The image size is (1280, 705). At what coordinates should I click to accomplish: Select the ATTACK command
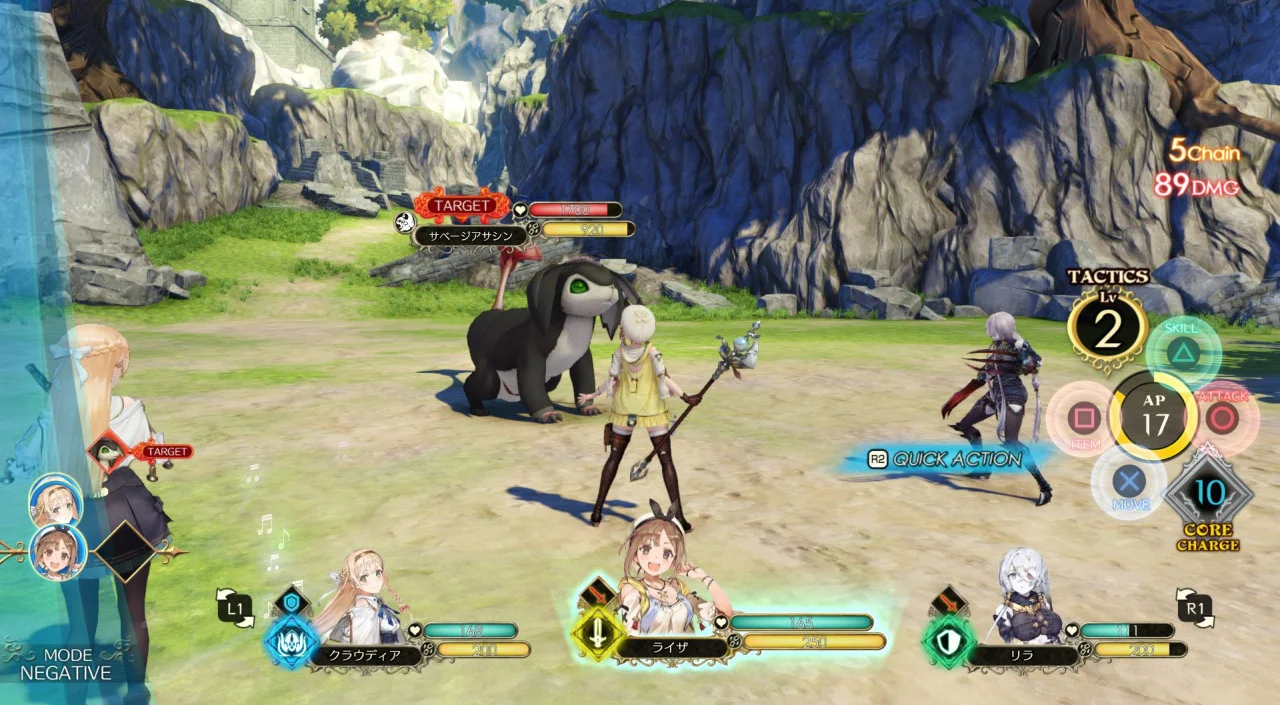point(1222,417)
